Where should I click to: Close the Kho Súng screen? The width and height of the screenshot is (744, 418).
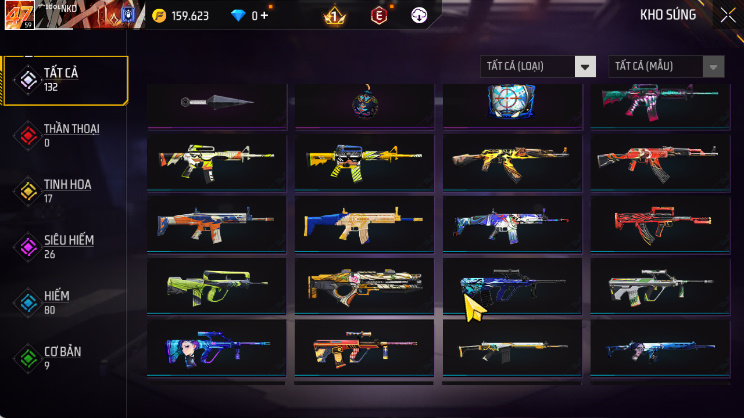tap(727, 15)
